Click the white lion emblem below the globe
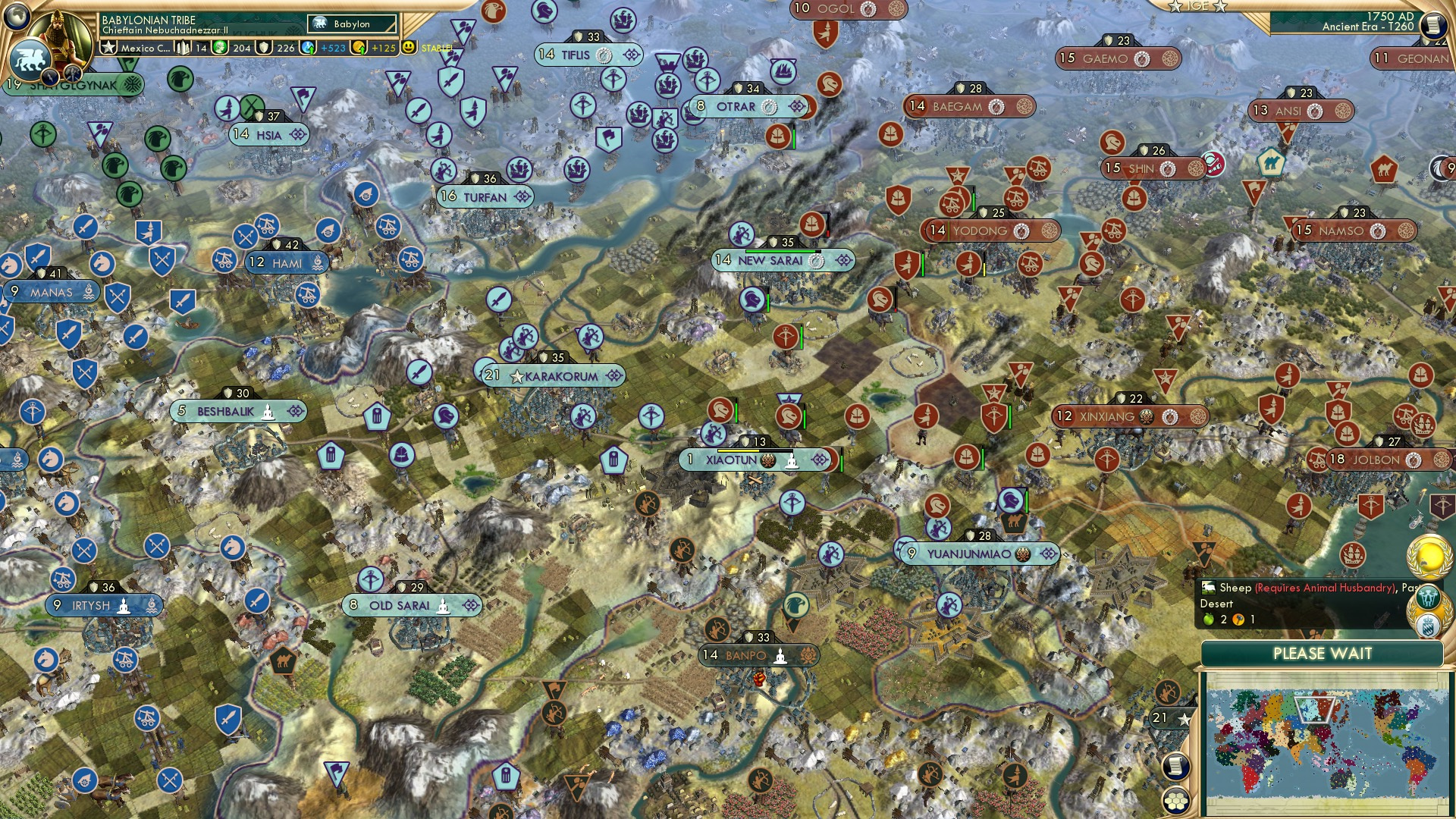Image resolution: width=1456 pixels, height=819 pixels. coord(29,57)
